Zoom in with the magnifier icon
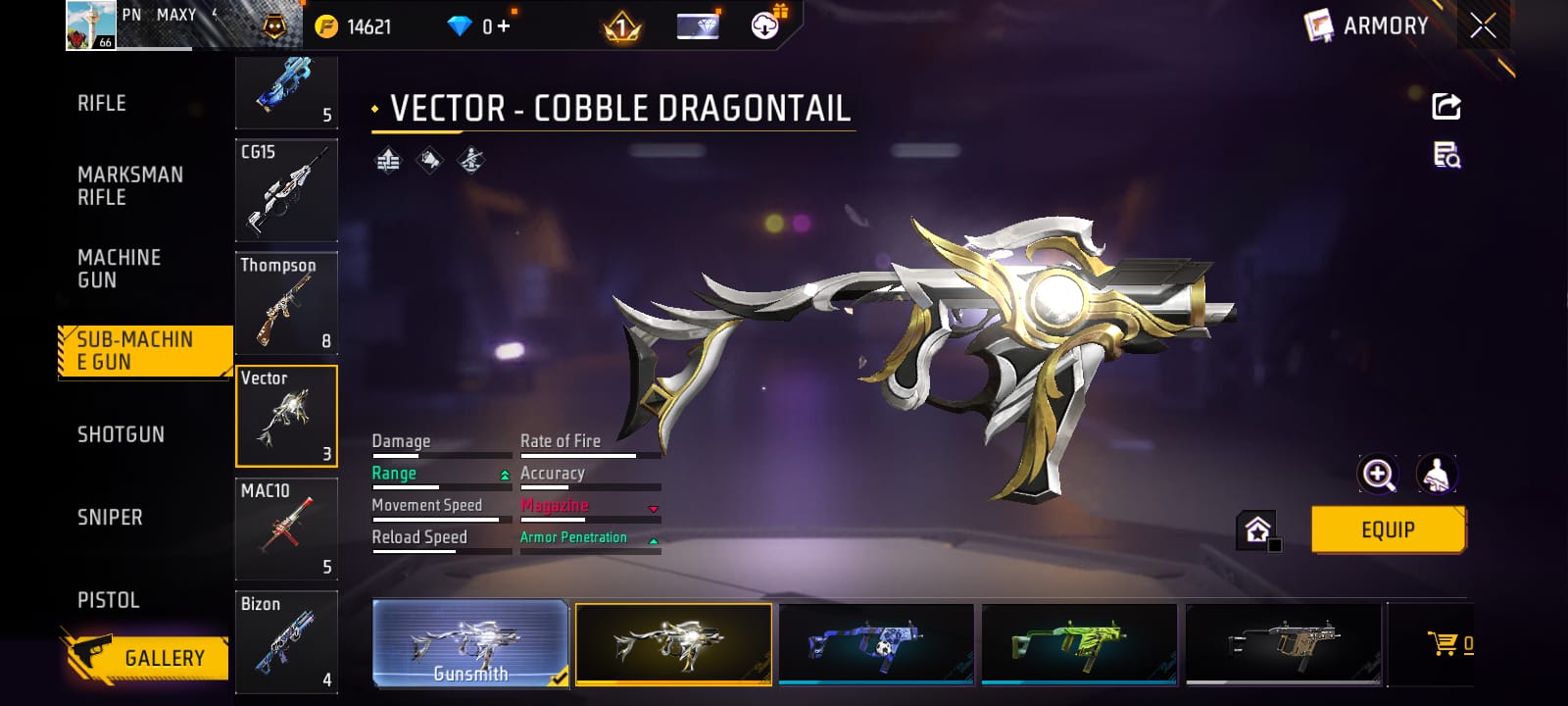The width and height of the screenshot is (1568, 706). (1378, 475)
